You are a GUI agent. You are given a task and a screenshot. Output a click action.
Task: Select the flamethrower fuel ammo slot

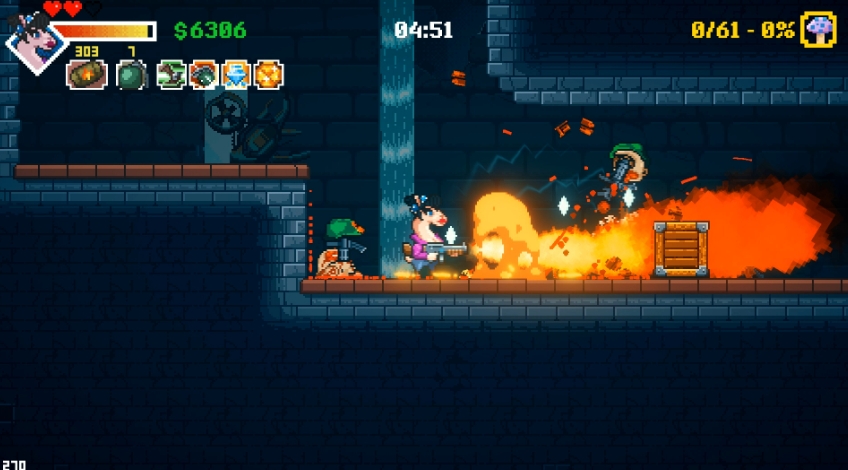click(x=86, y=75)
